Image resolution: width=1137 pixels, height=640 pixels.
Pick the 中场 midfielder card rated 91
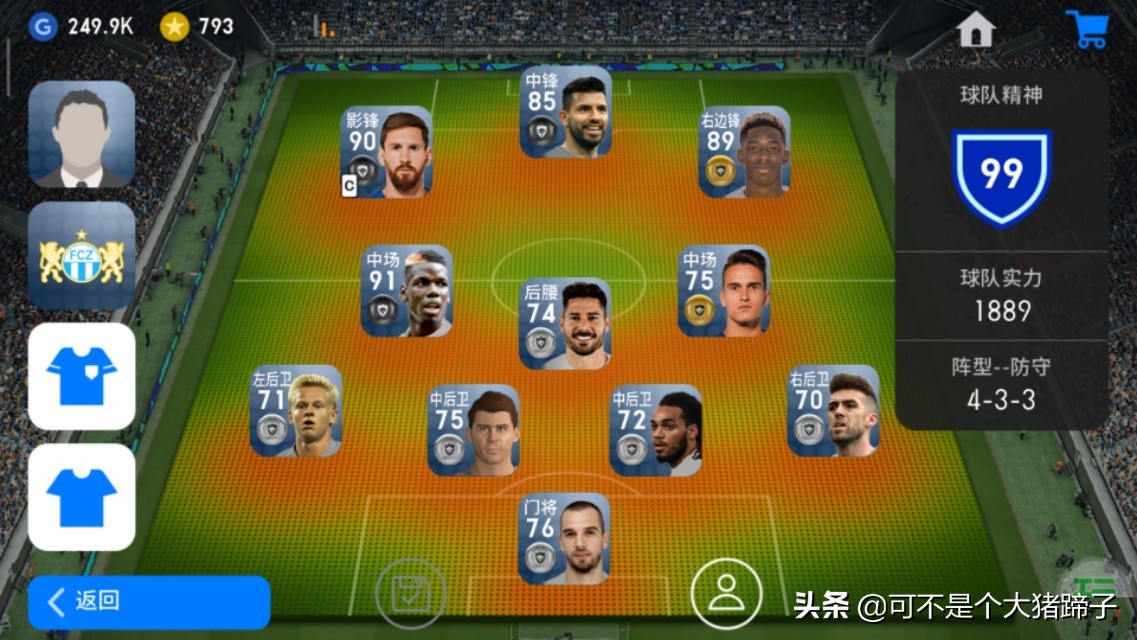click(407, 291)
